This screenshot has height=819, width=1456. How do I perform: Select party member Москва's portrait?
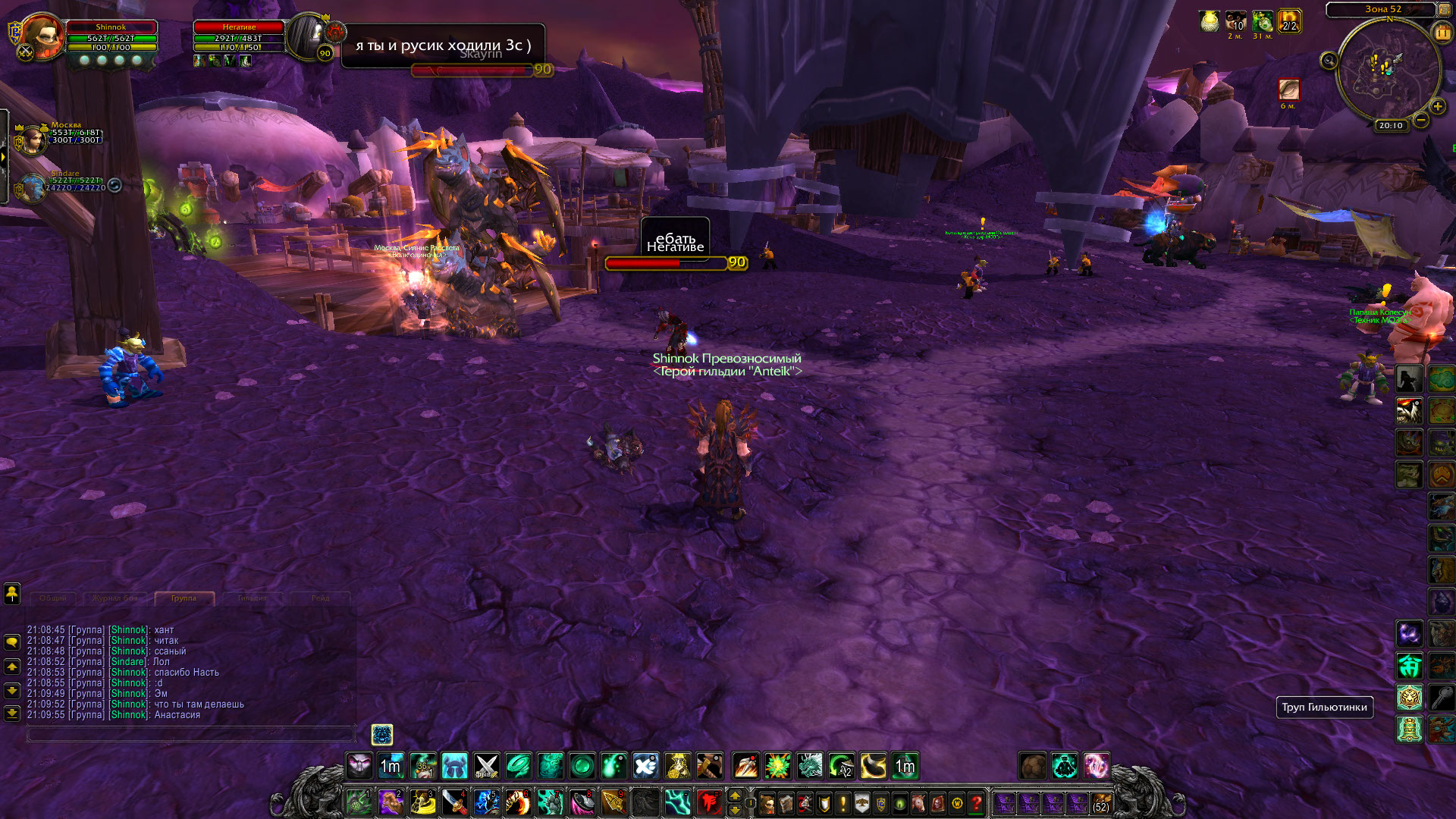32,140
